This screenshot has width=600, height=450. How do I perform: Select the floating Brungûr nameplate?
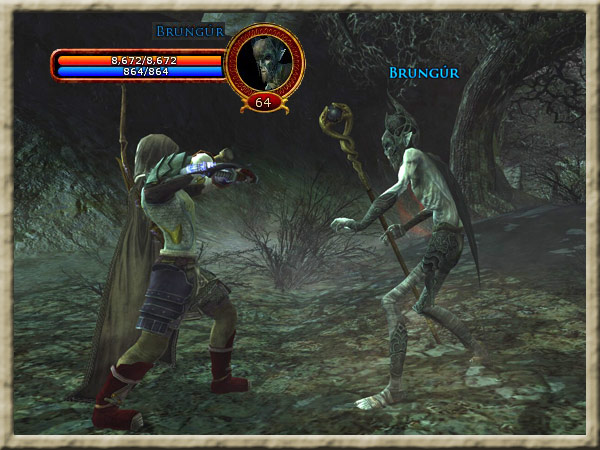click(x=421, y=73)
